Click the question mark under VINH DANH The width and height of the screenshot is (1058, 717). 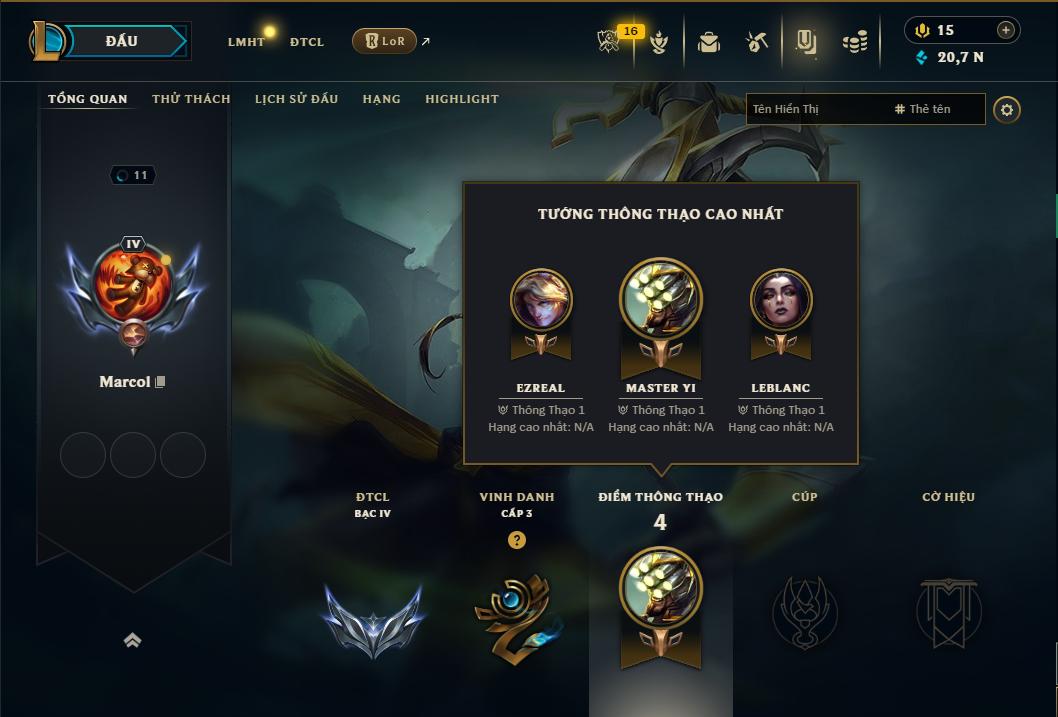(x=516, y=540)
